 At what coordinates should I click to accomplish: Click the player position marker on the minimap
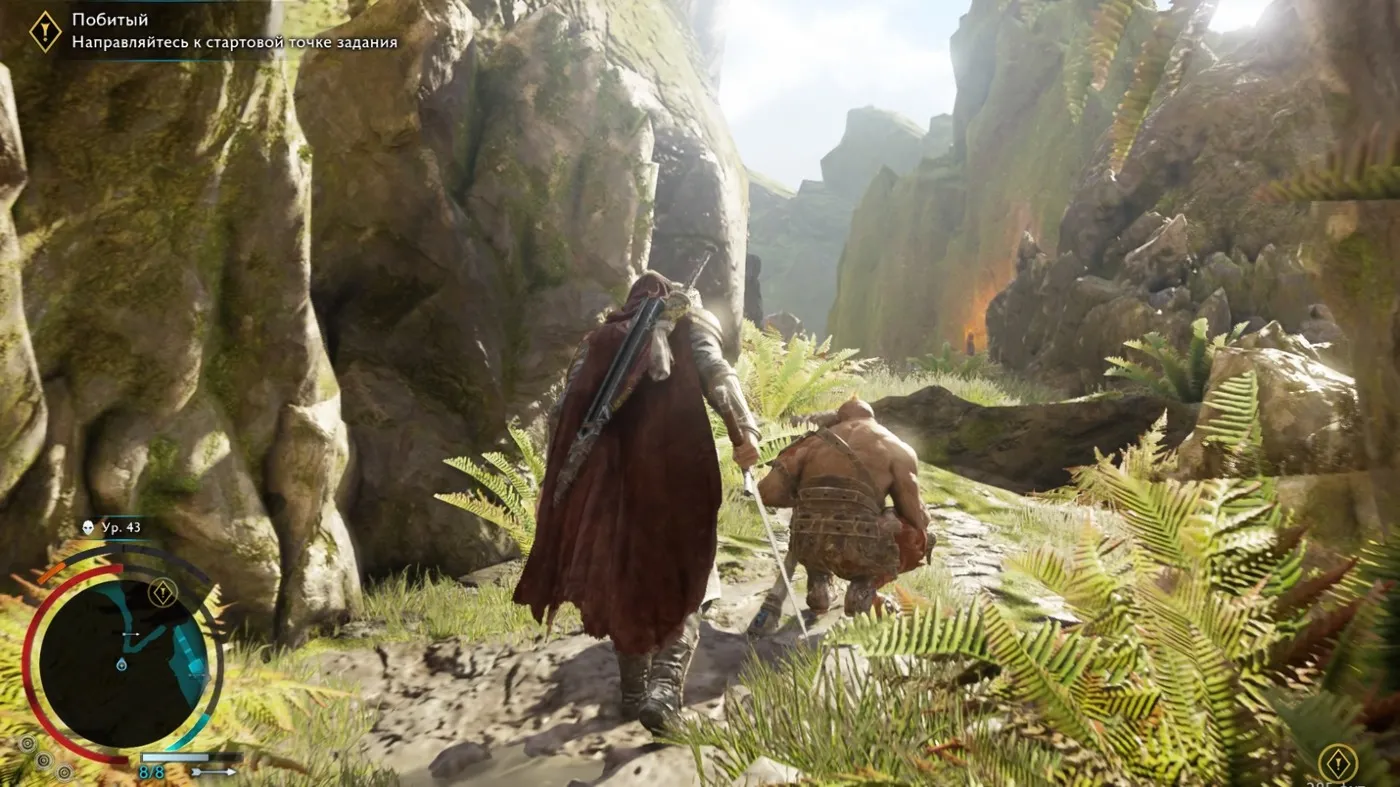121,664
